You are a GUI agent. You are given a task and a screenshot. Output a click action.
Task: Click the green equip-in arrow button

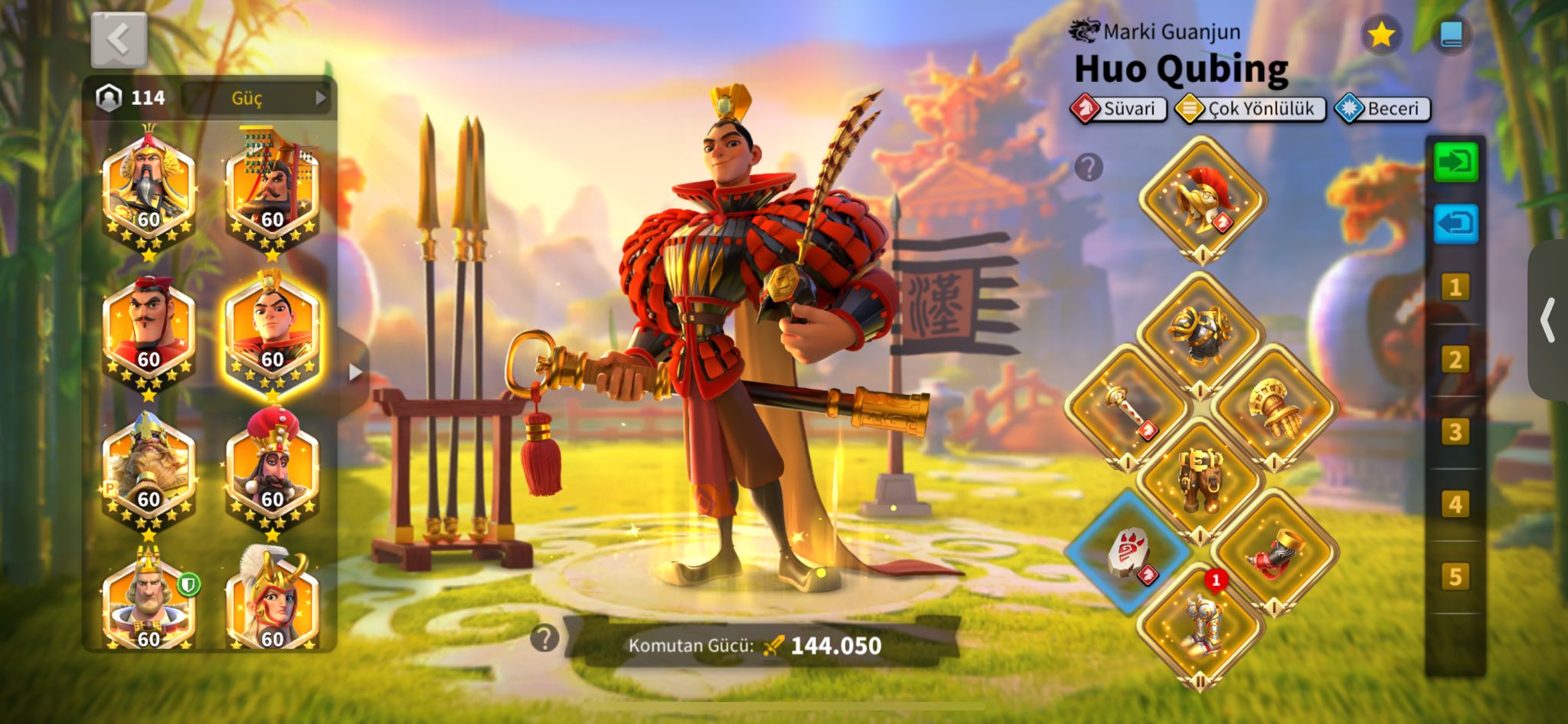tap(1455, 162)
